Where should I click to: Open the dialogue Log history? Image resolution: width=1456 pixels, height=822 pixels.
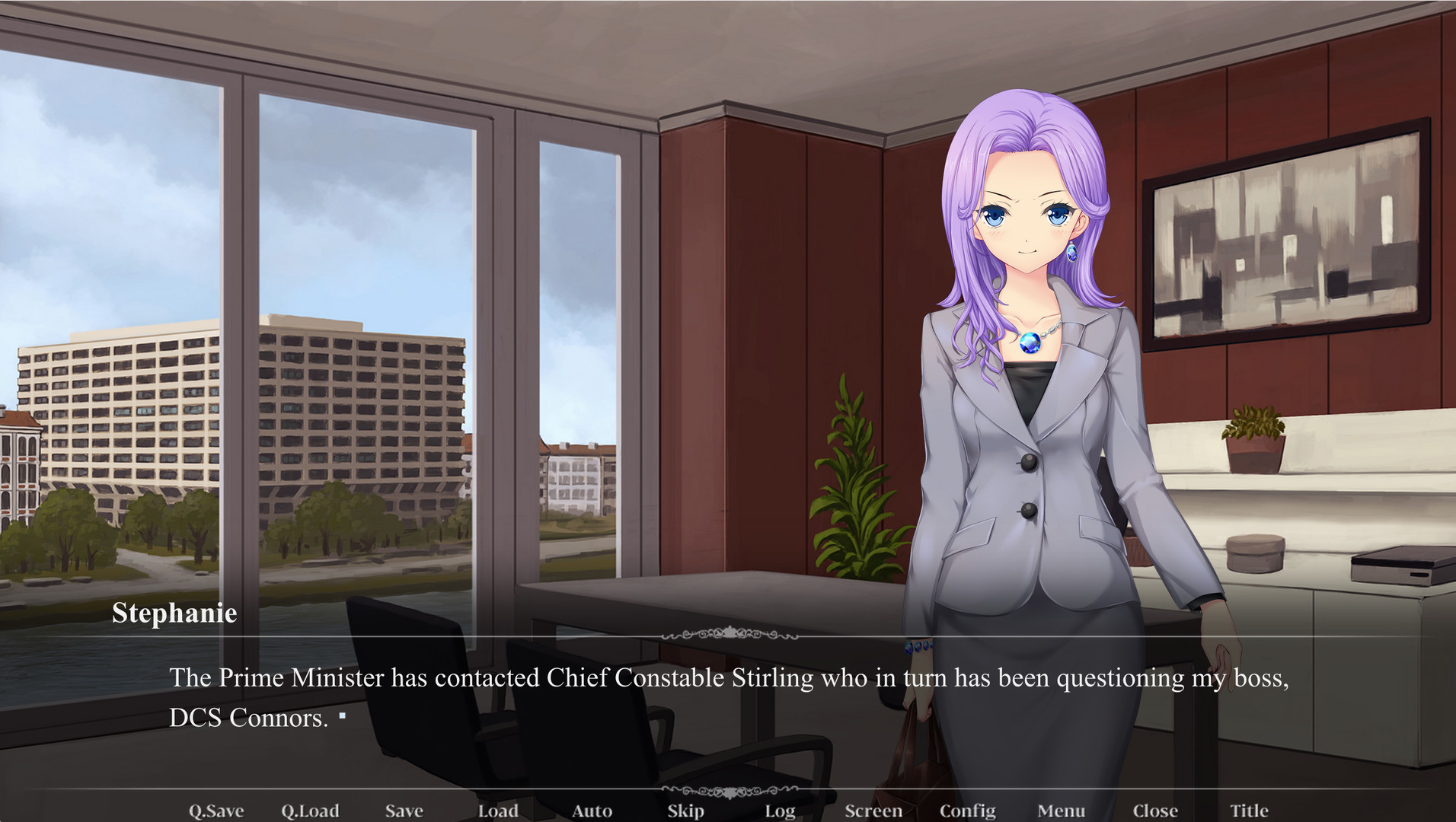(779, 810)
